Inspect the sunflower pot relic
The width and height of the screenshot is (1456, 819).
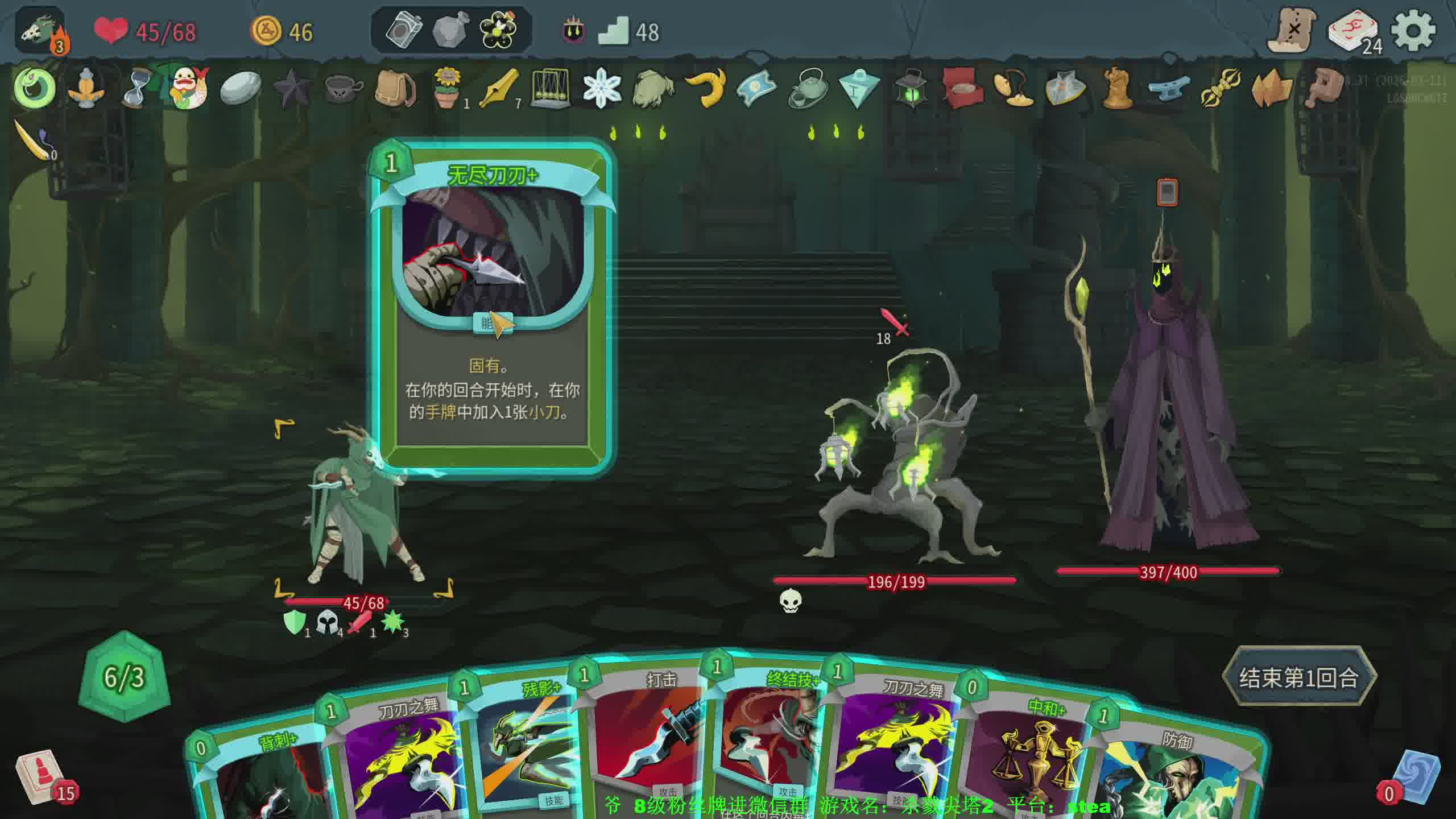[x=448, y=88]
